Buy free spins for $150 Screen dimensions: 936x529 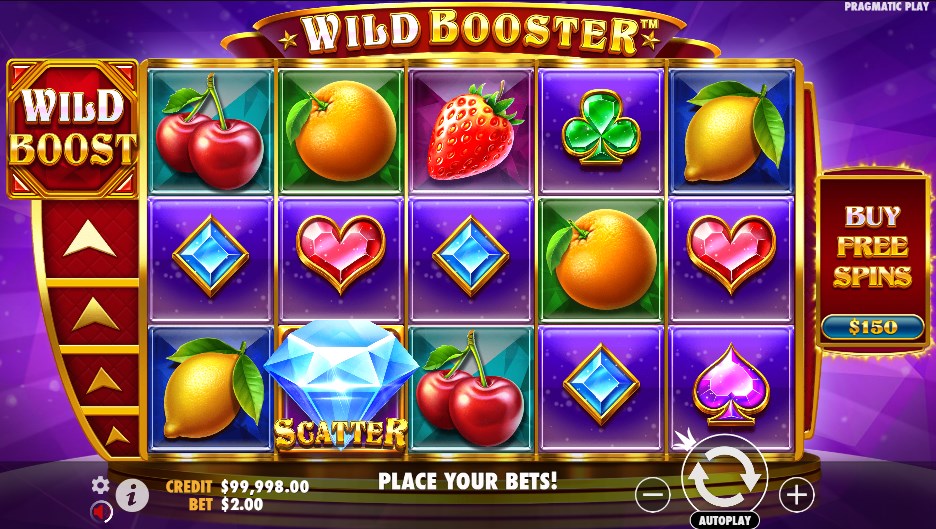[873, 327]
